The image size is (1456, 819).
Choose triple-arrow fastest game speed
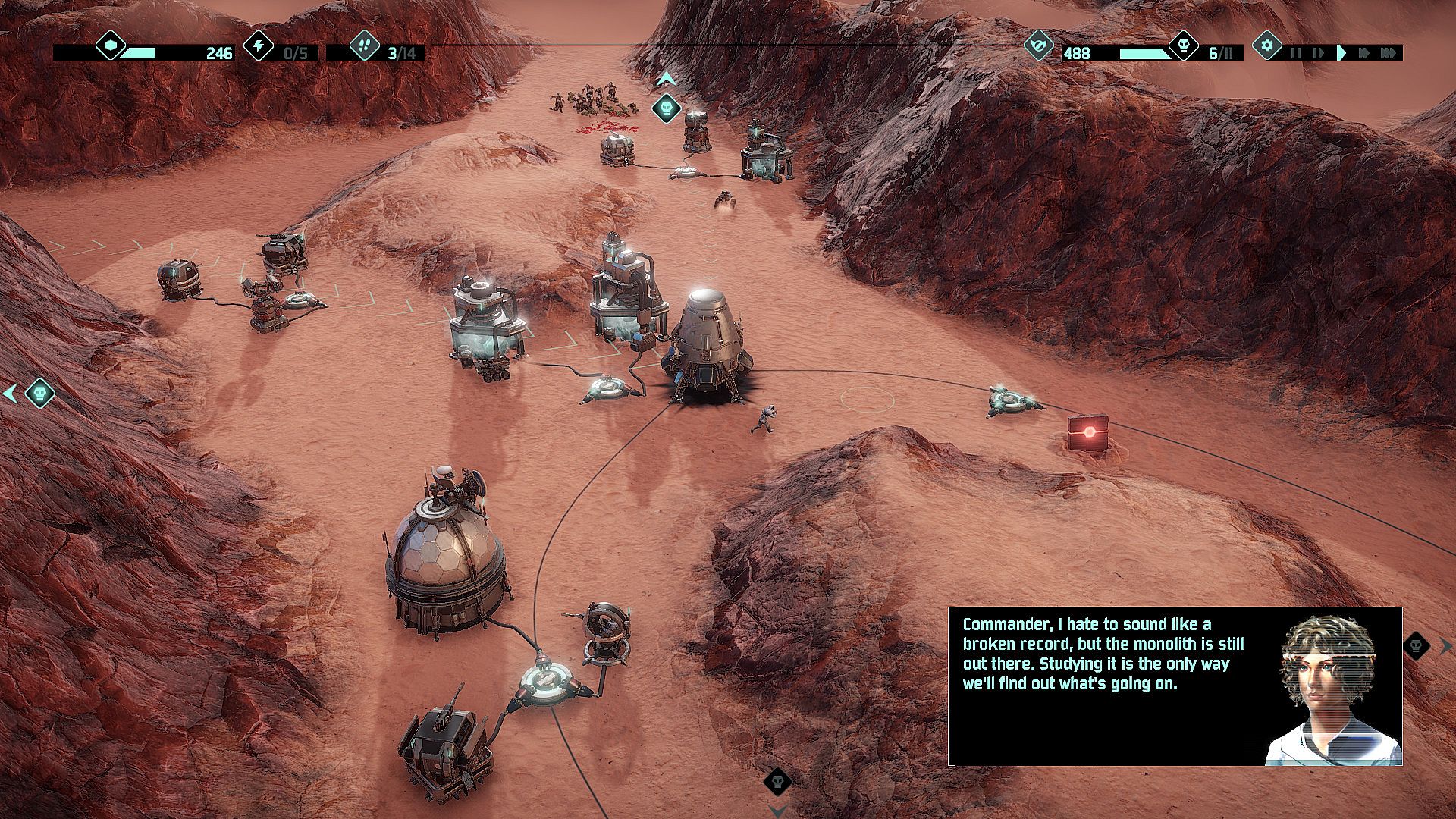pyautogui.click(x=1388, y=53)
